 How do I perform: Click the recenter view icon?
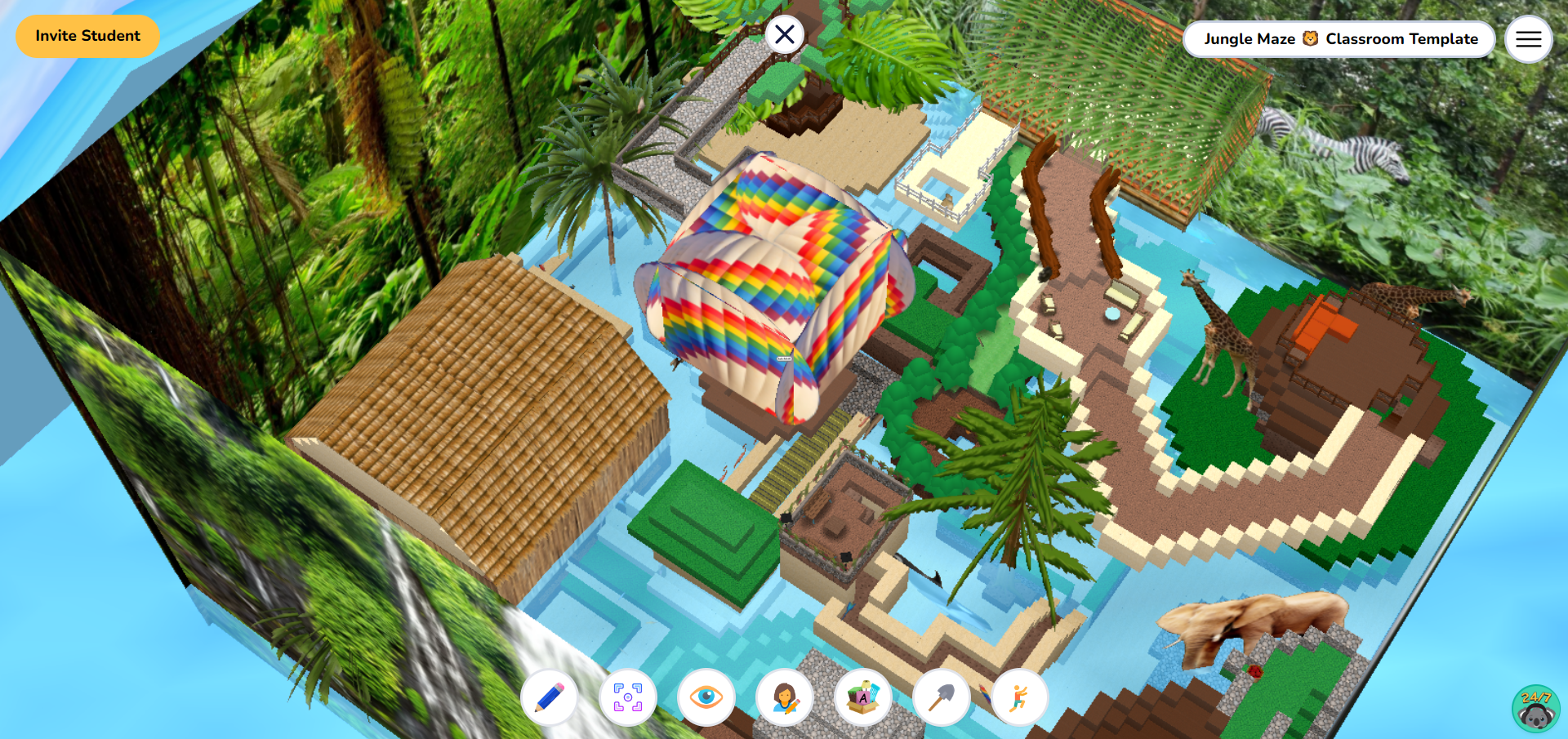(627, 698)
